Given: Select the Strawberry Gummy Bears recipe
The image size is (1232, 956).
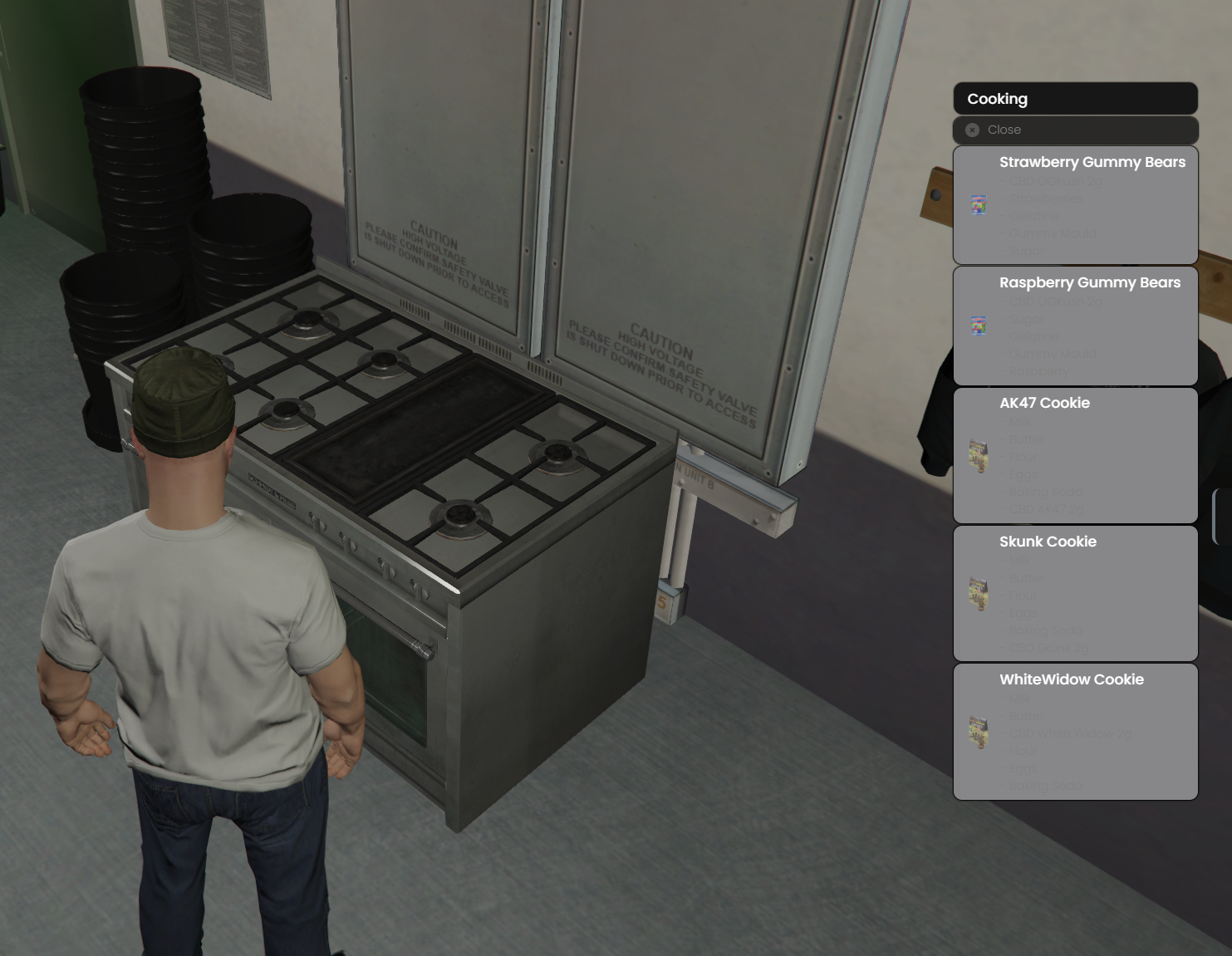Looking at the screenshot, I should click(1074, 205).
